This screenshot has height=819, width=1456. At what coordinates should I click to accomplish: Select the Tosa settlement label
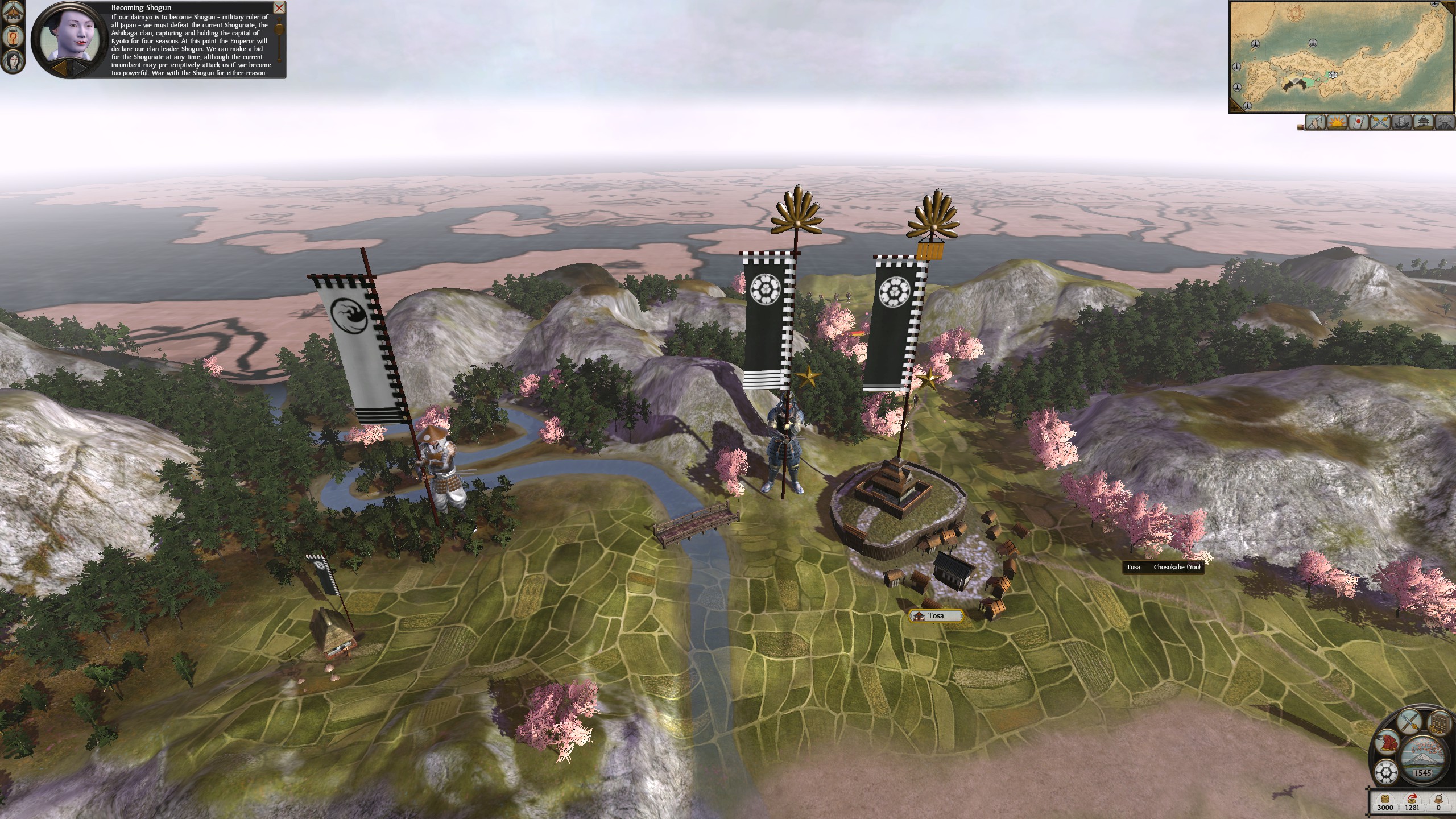pyautogui.click(x=936, y=615)
